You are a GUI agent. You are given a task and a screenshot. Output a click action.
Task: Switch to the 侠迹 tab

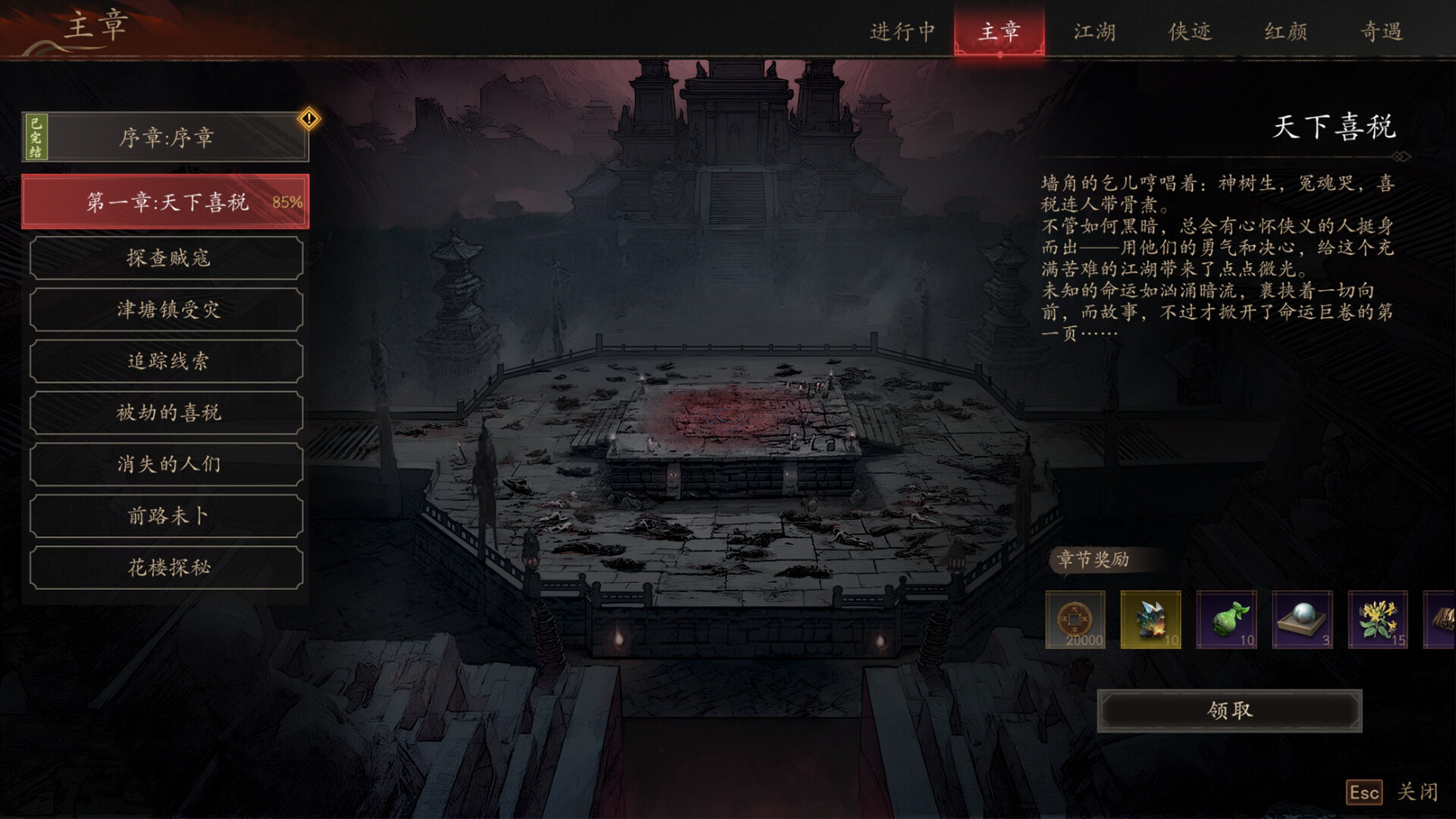[1190, 31]
